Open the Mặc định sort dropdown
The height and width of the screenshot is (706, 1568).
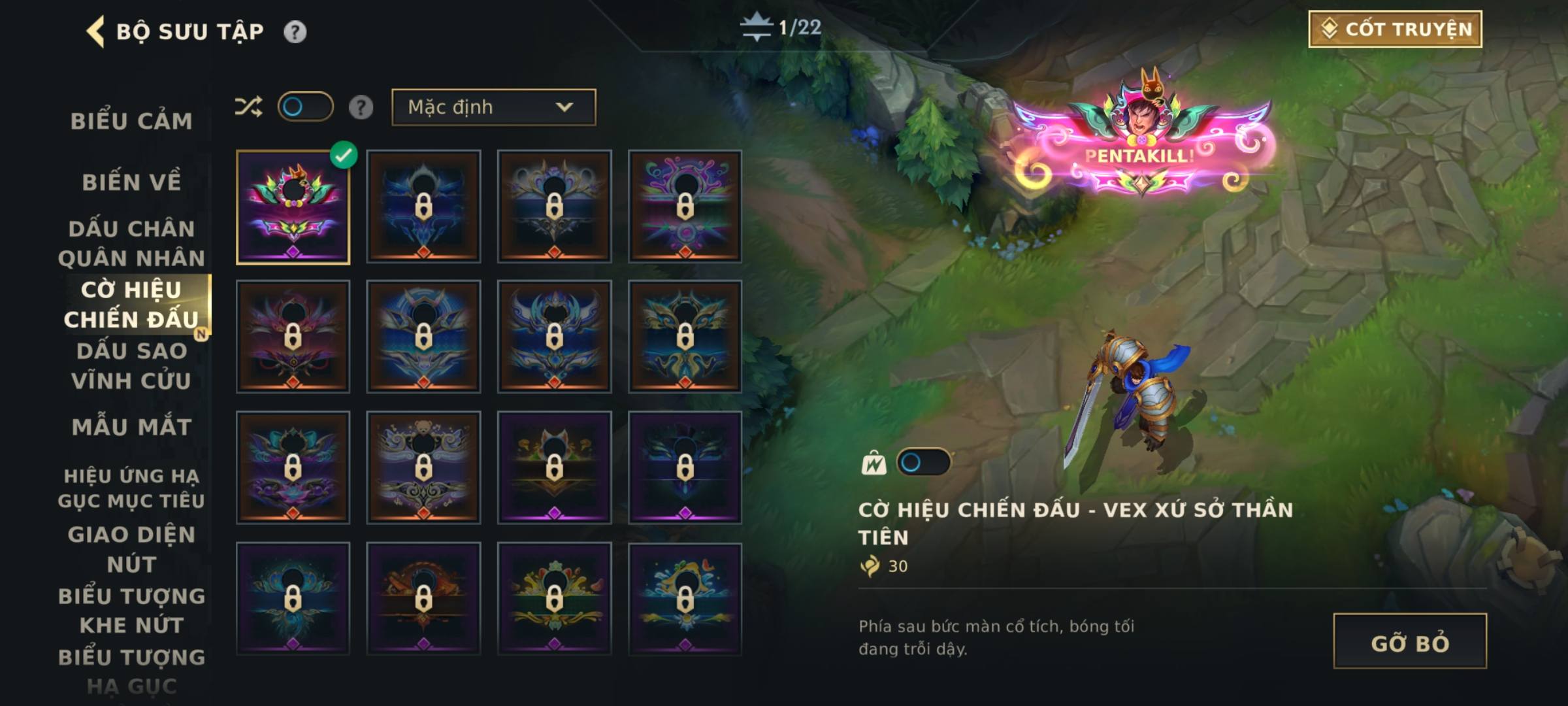click(493, 107)
